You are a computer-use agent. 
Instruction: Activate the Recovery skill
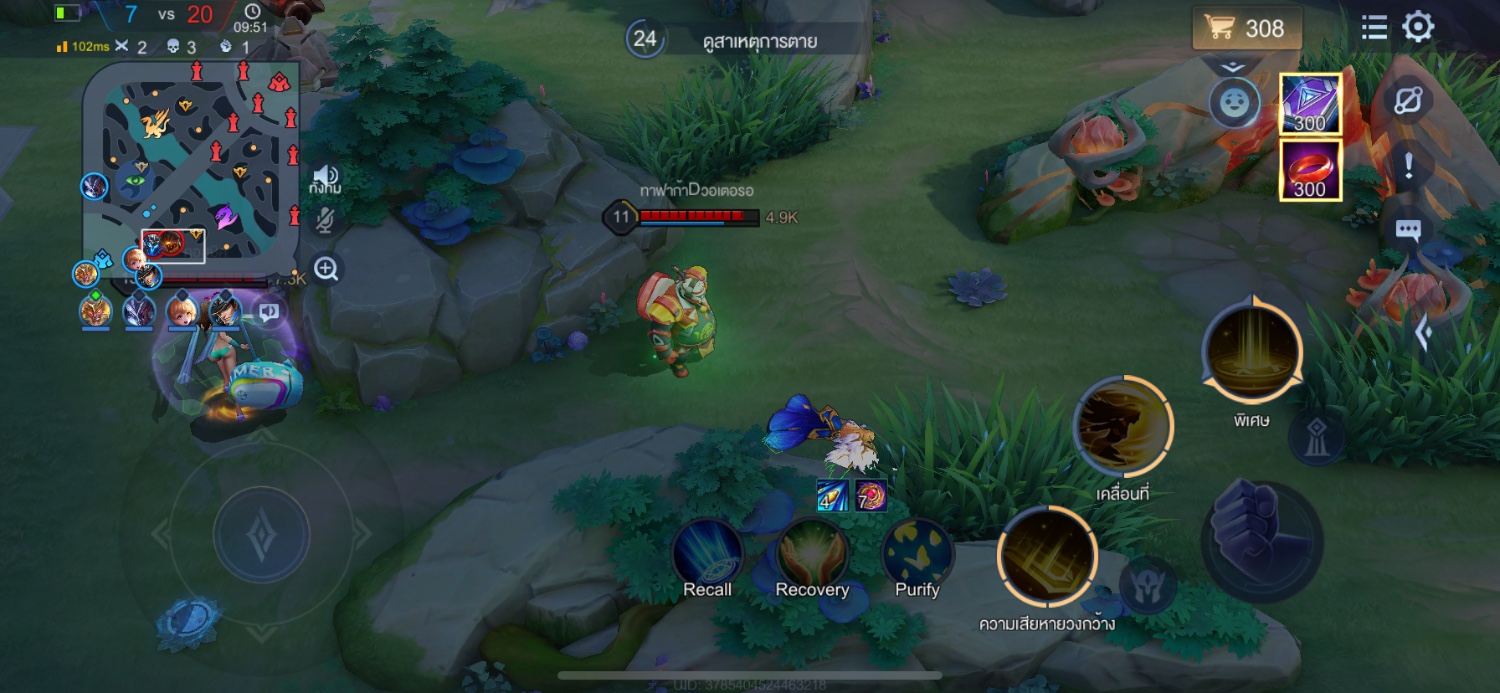click(812, 552)
